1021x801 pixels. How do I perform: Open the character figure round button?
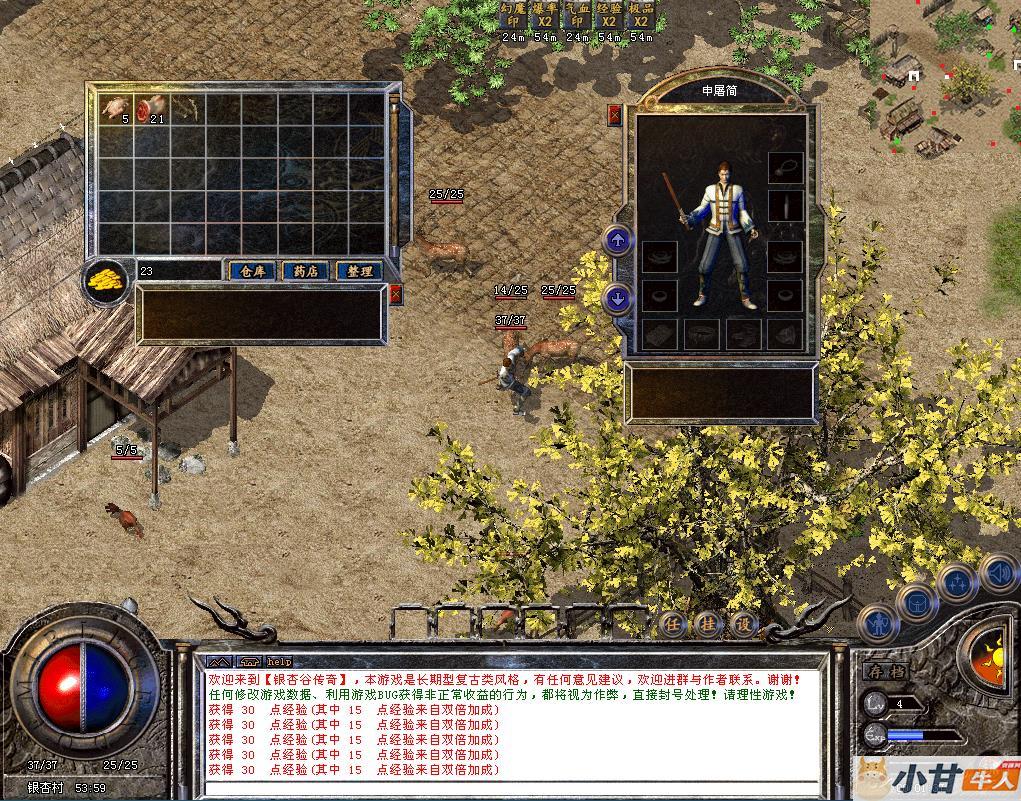click(877, 623)
